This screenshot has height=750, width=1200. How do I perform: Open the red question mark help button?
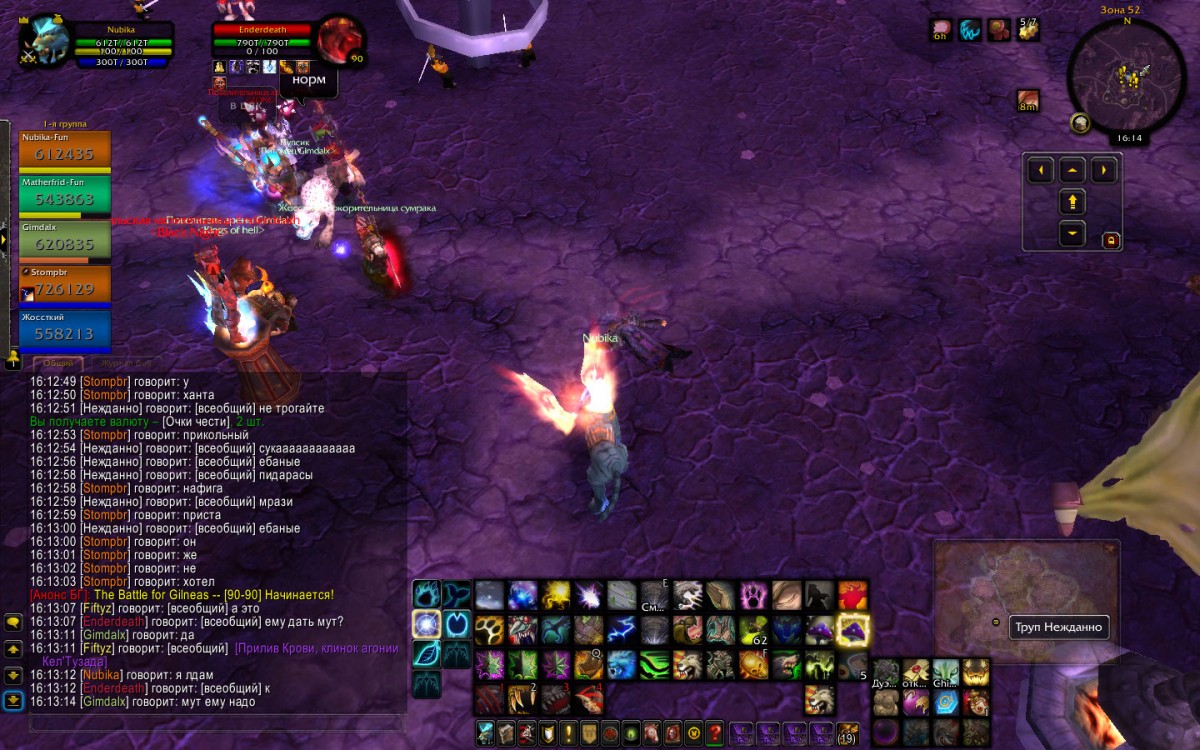(714, 733)
